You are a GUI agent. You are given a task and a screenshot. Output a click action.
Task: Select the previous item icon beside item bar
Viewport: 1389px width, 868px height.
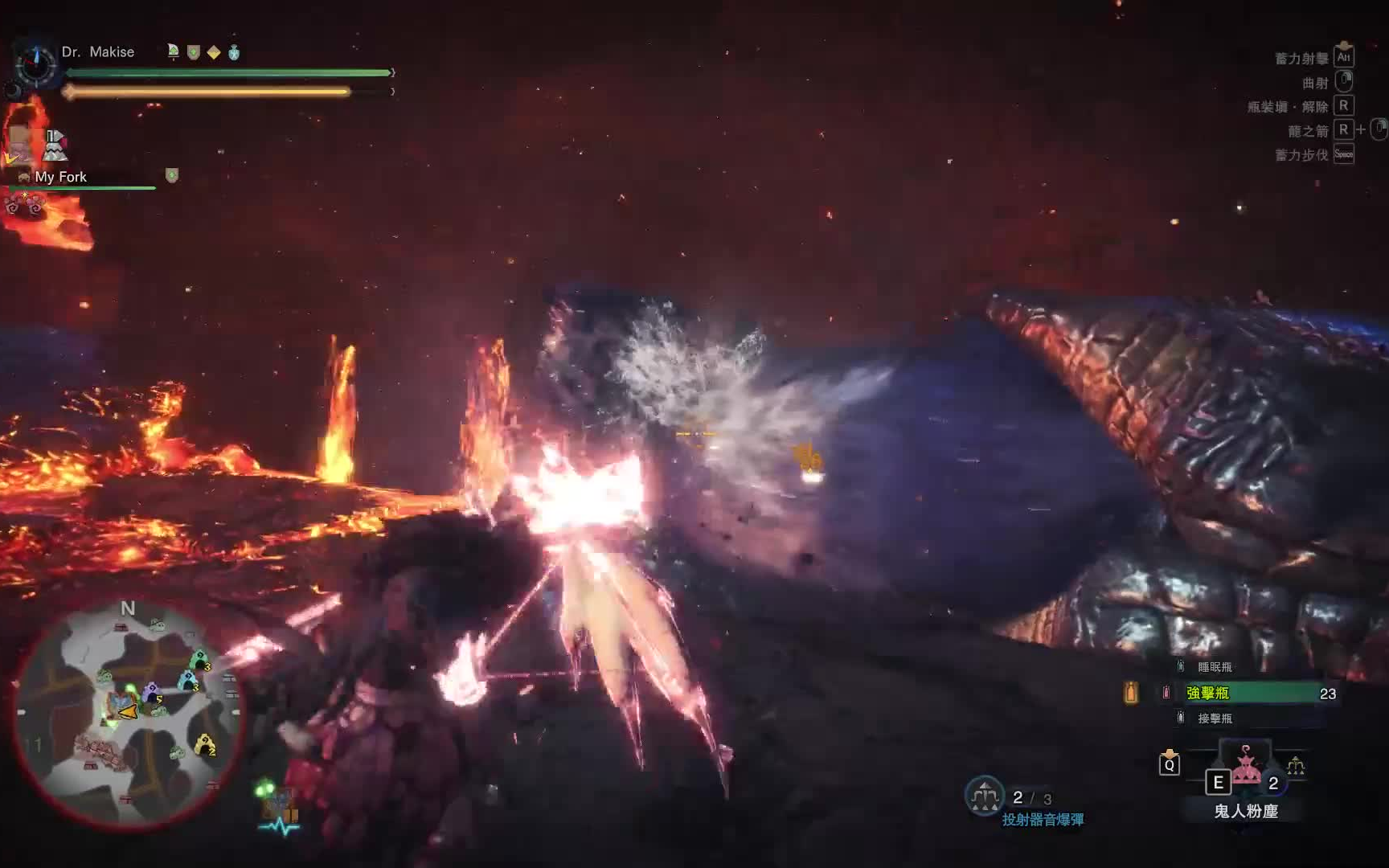(1170, 764)
